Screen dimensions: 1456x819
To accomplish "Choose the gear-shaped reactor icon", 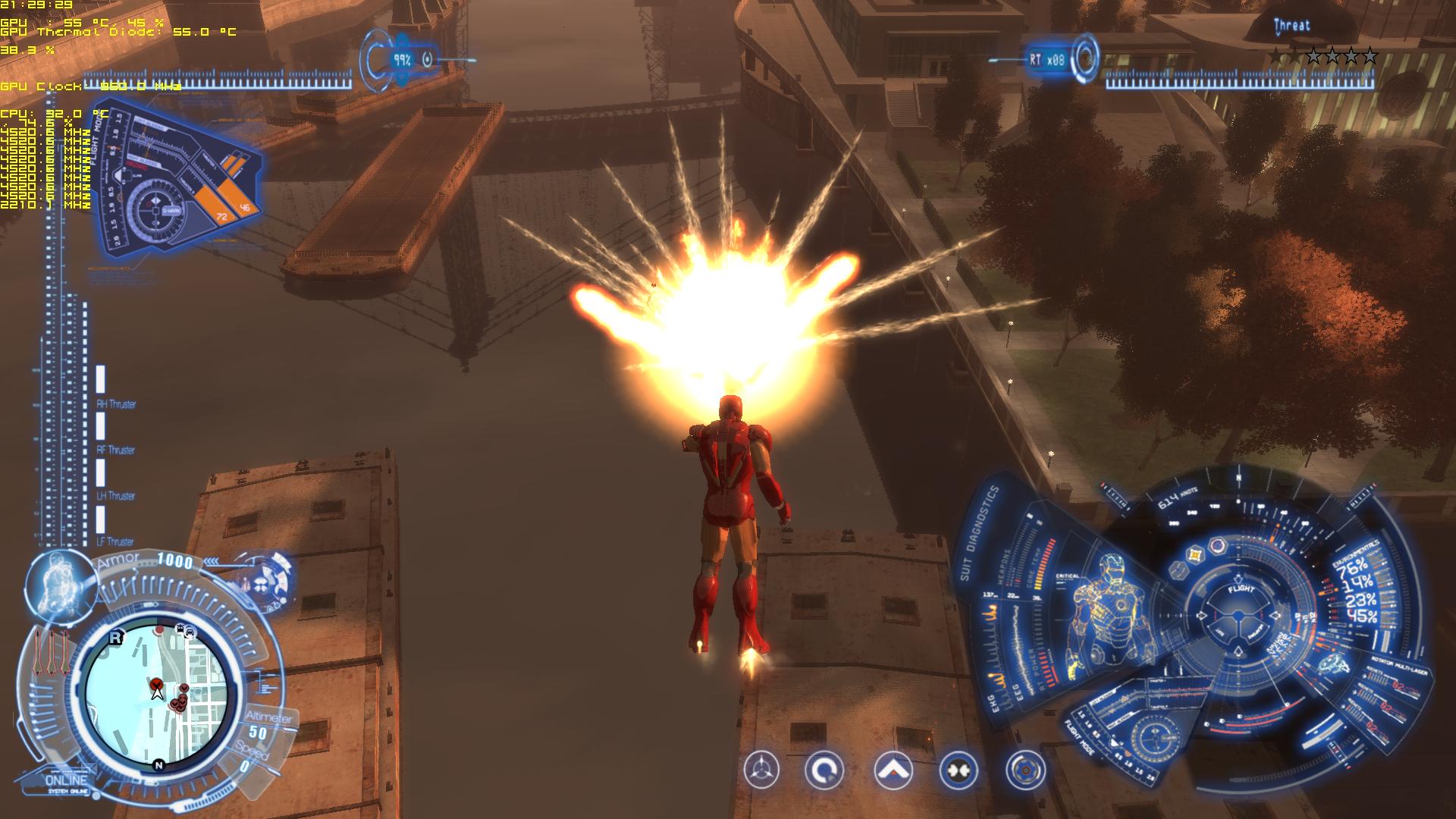I will click(1025, 771).
